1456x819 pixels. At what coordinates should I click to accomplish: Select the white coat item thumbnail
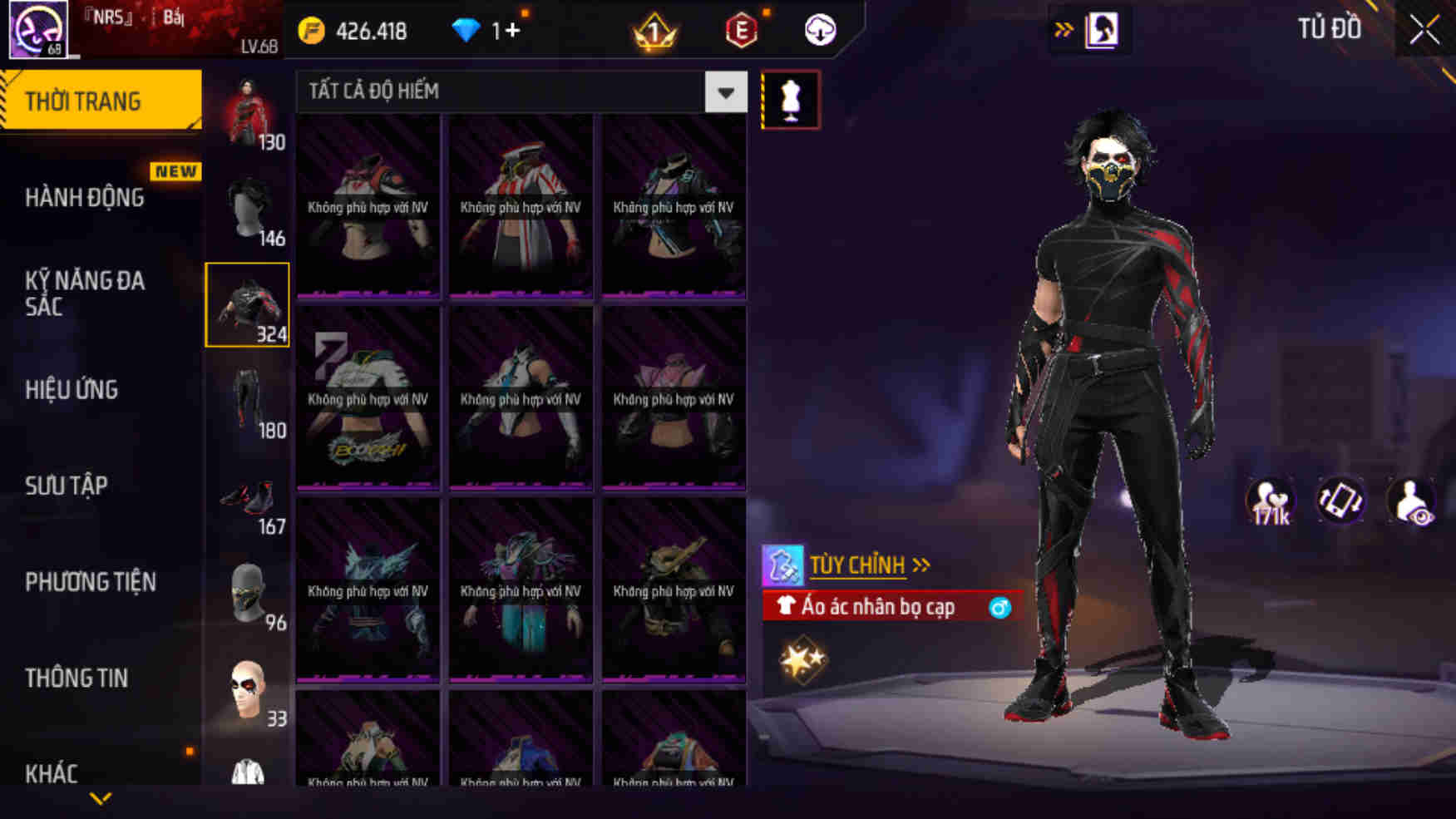coord(246,773)
